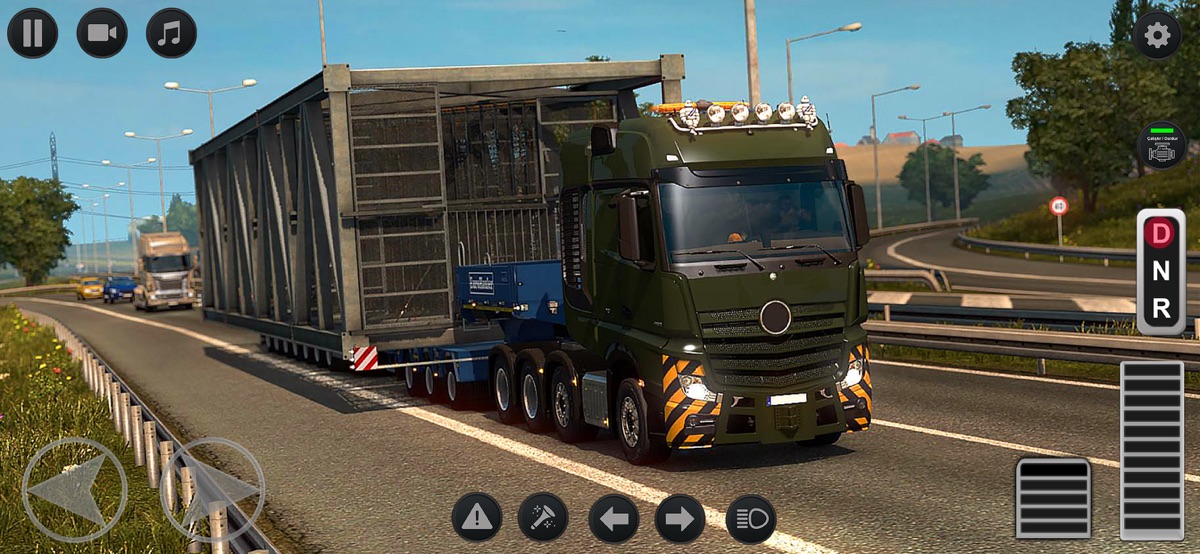The width and height of the screenshot is (1200, 554).
Task: Sound the truck horn
Action: tap(543, 518)
